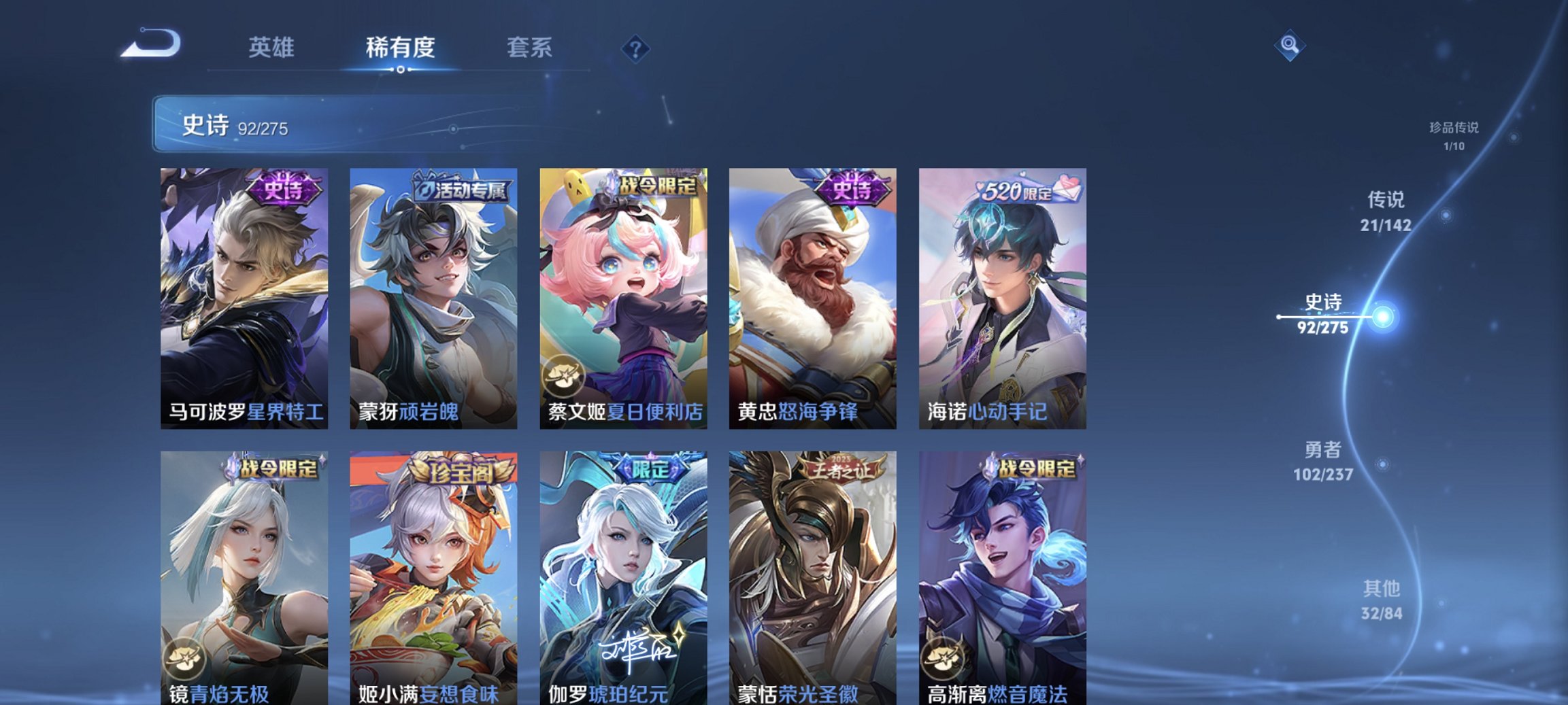Switch to the 套系 tab
This screenshot has height=705, width=1568.
[x=529, y=47]
